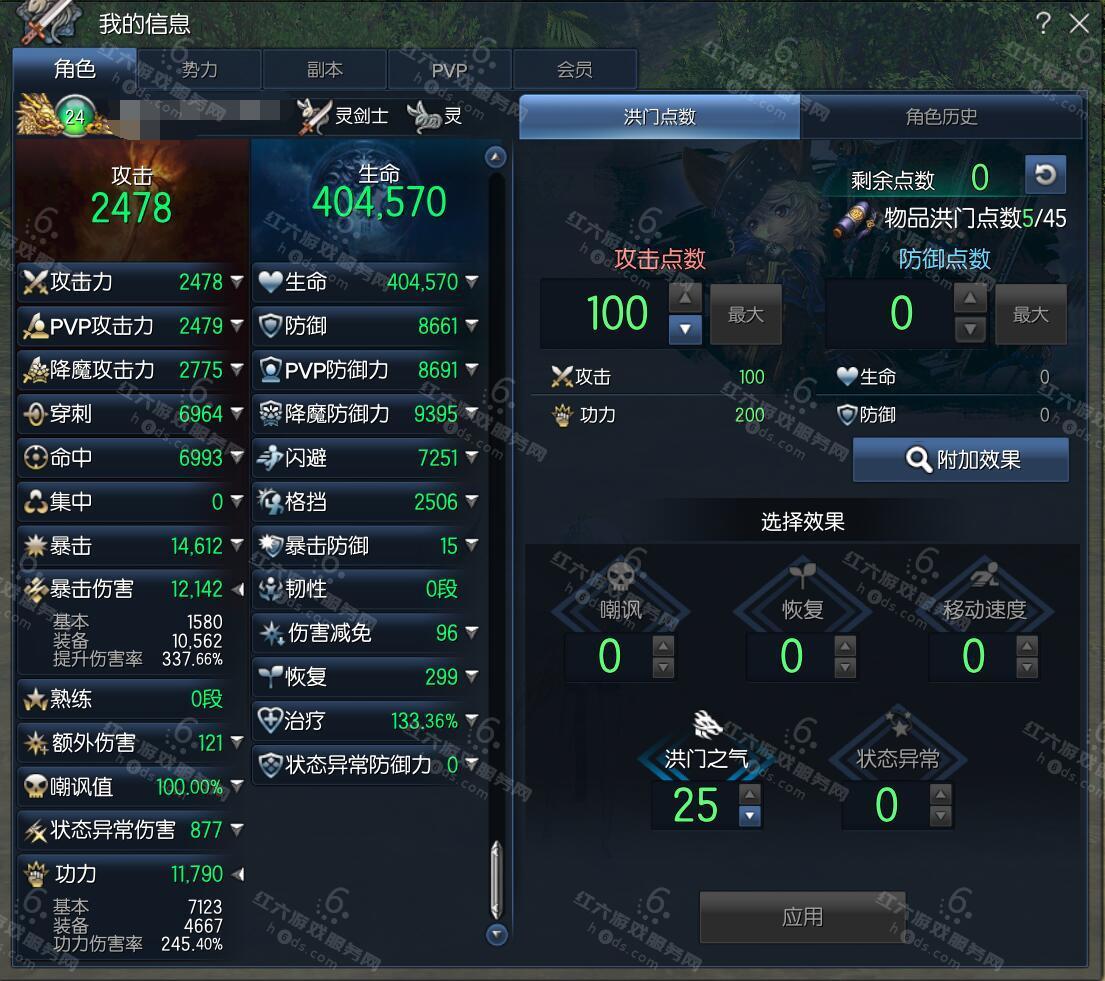Reset points with the refresh arrow button

[x=1045, y=175]
